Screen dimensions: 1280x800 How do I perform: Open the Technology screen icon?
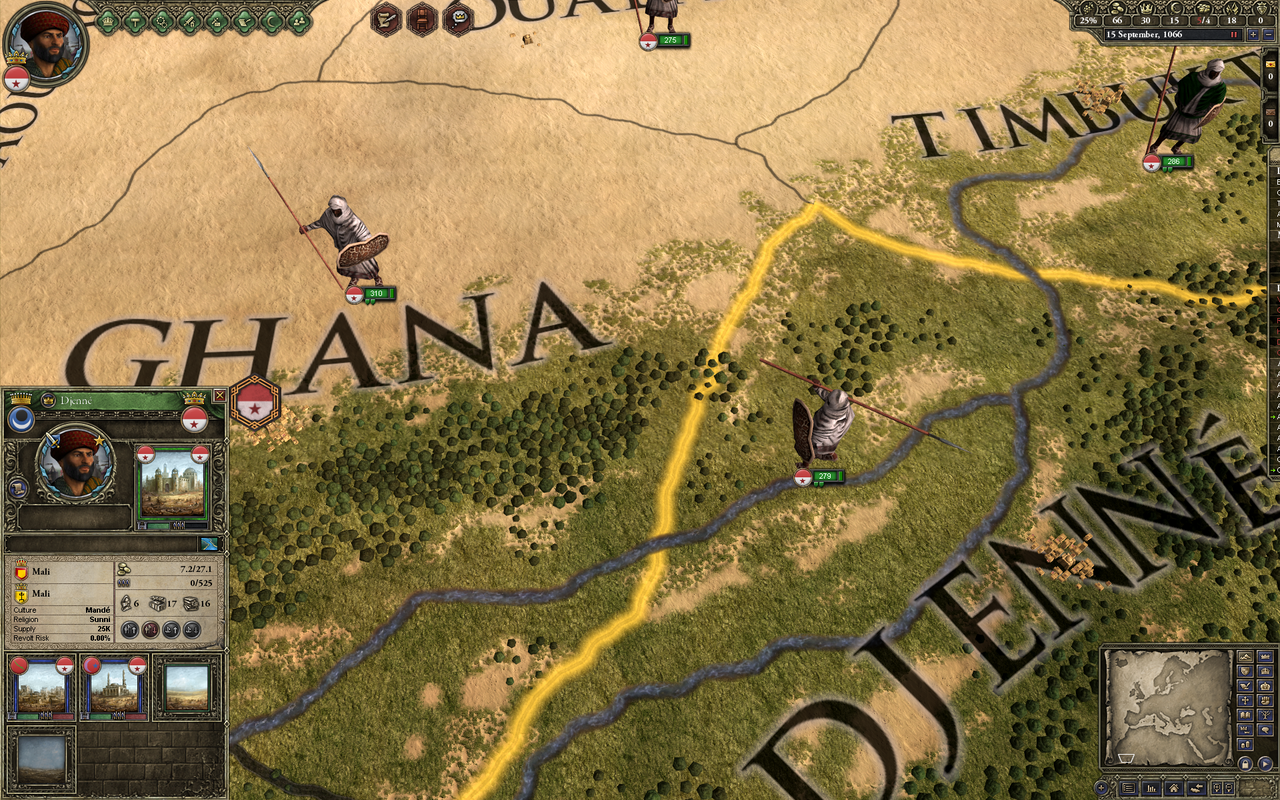click(163, 19)
